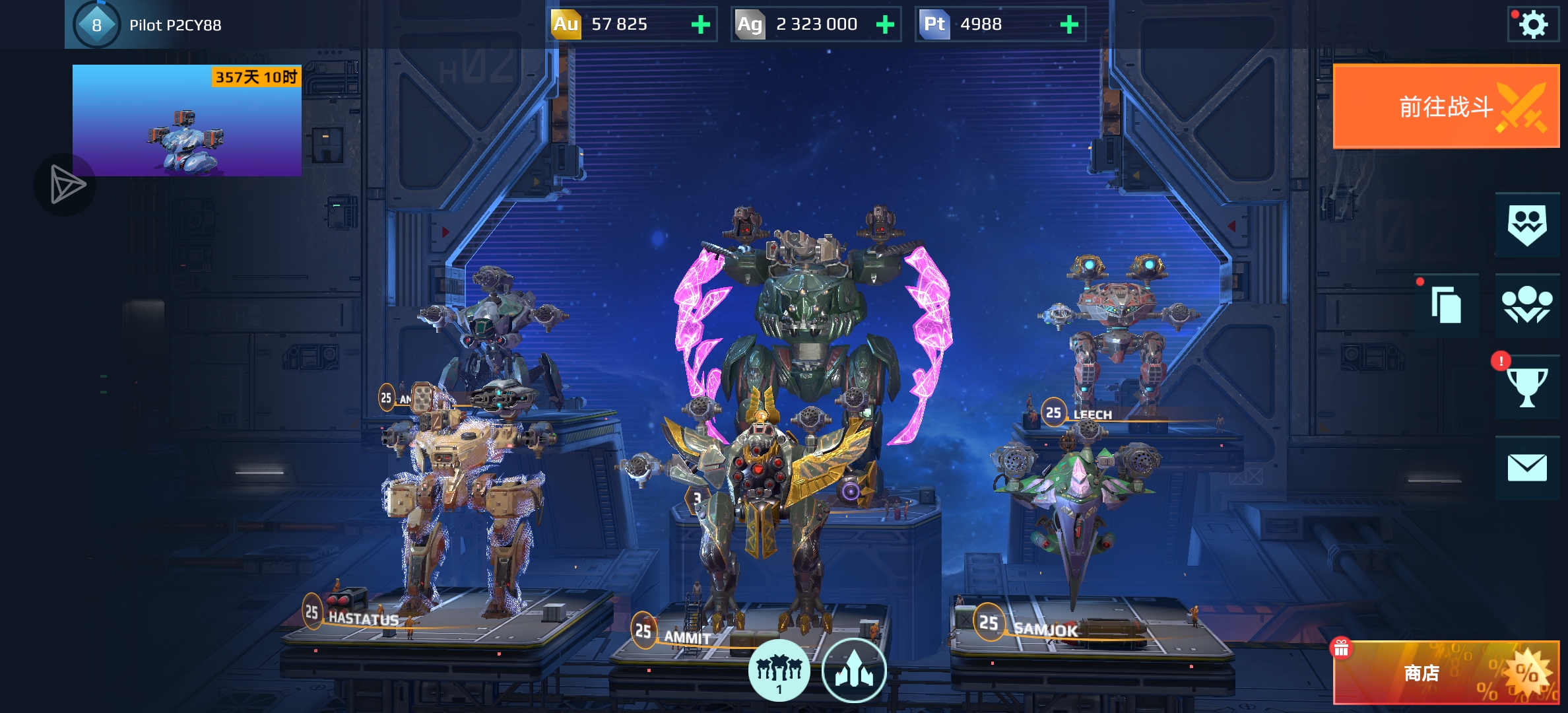
Task: Open the stacked documents icon
Action: pyautogui.click(x=1446, y=306)
